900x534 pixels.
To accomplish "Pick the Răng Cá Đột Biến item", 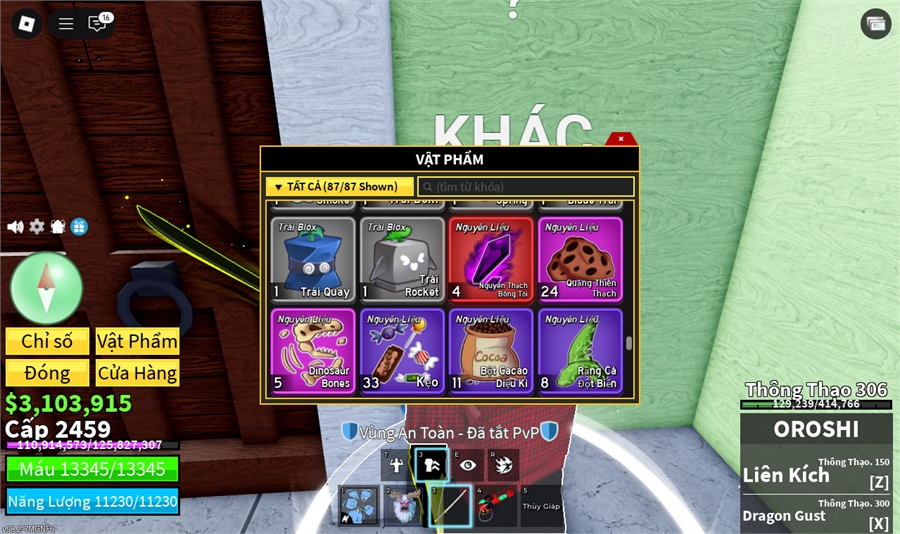I will pyautogui.click(x=580, y=351).
